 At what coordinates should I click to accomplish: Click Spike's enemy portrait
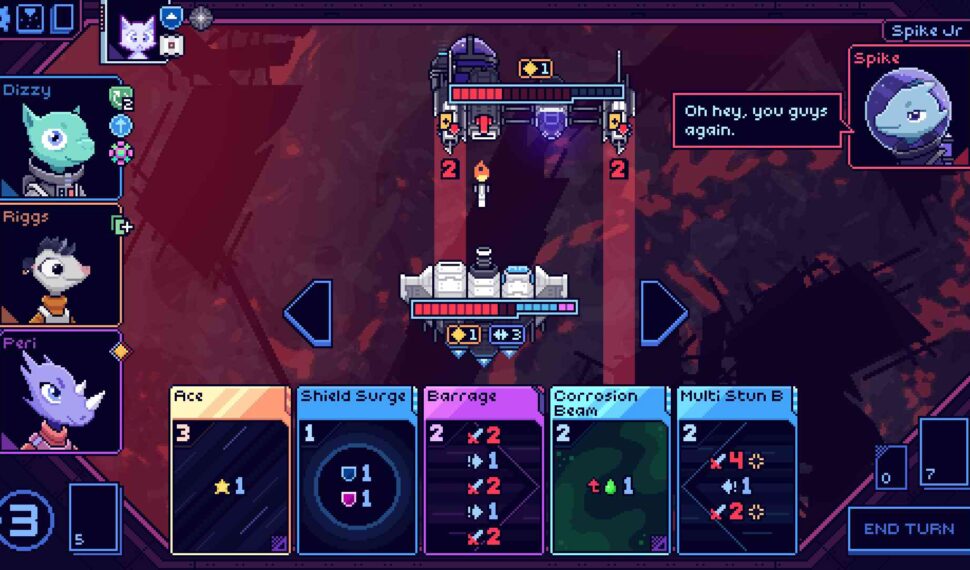[909, 112]
